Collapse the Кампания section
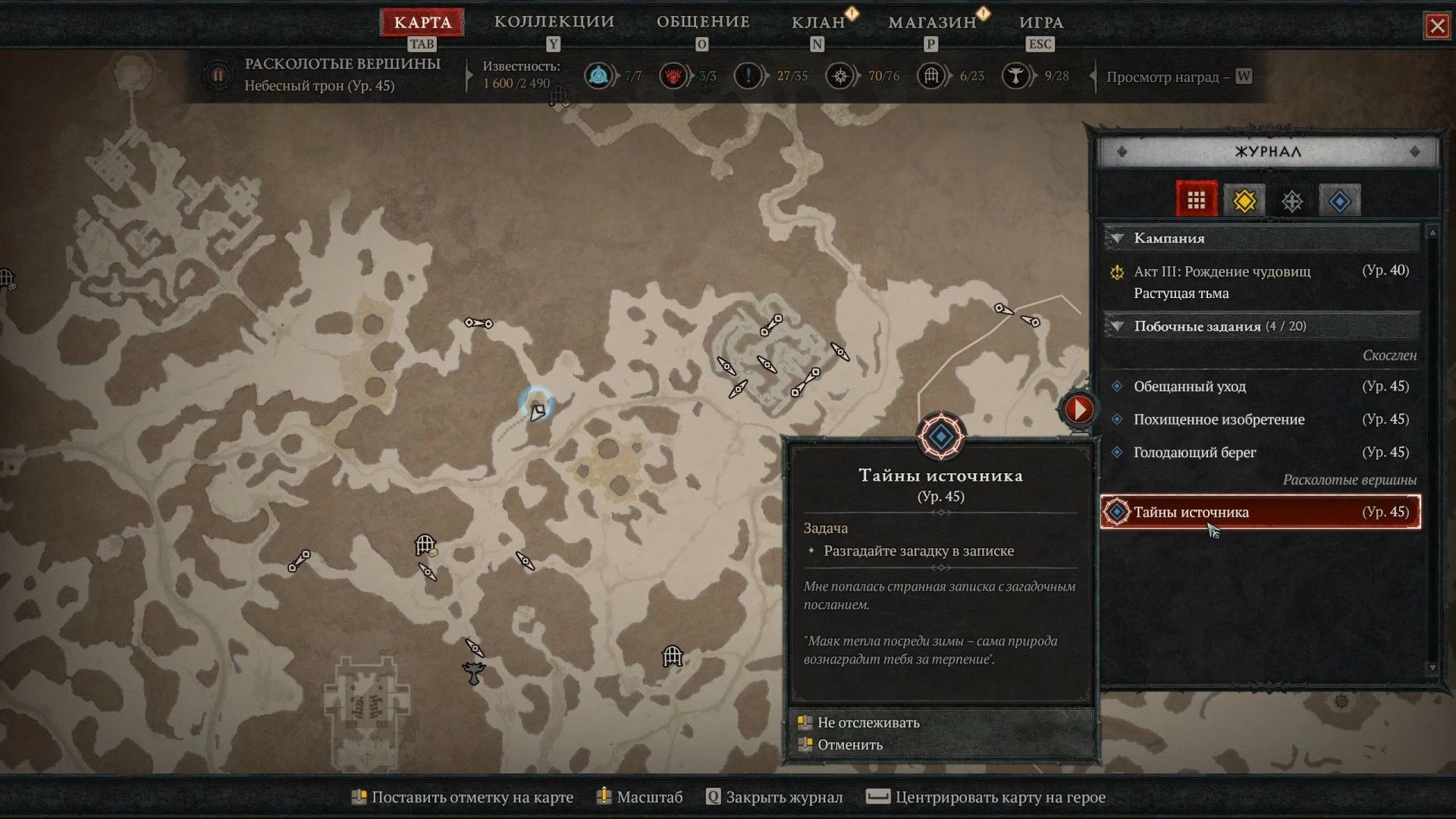The image size is (1456, 819). [x=1117, y=238]
